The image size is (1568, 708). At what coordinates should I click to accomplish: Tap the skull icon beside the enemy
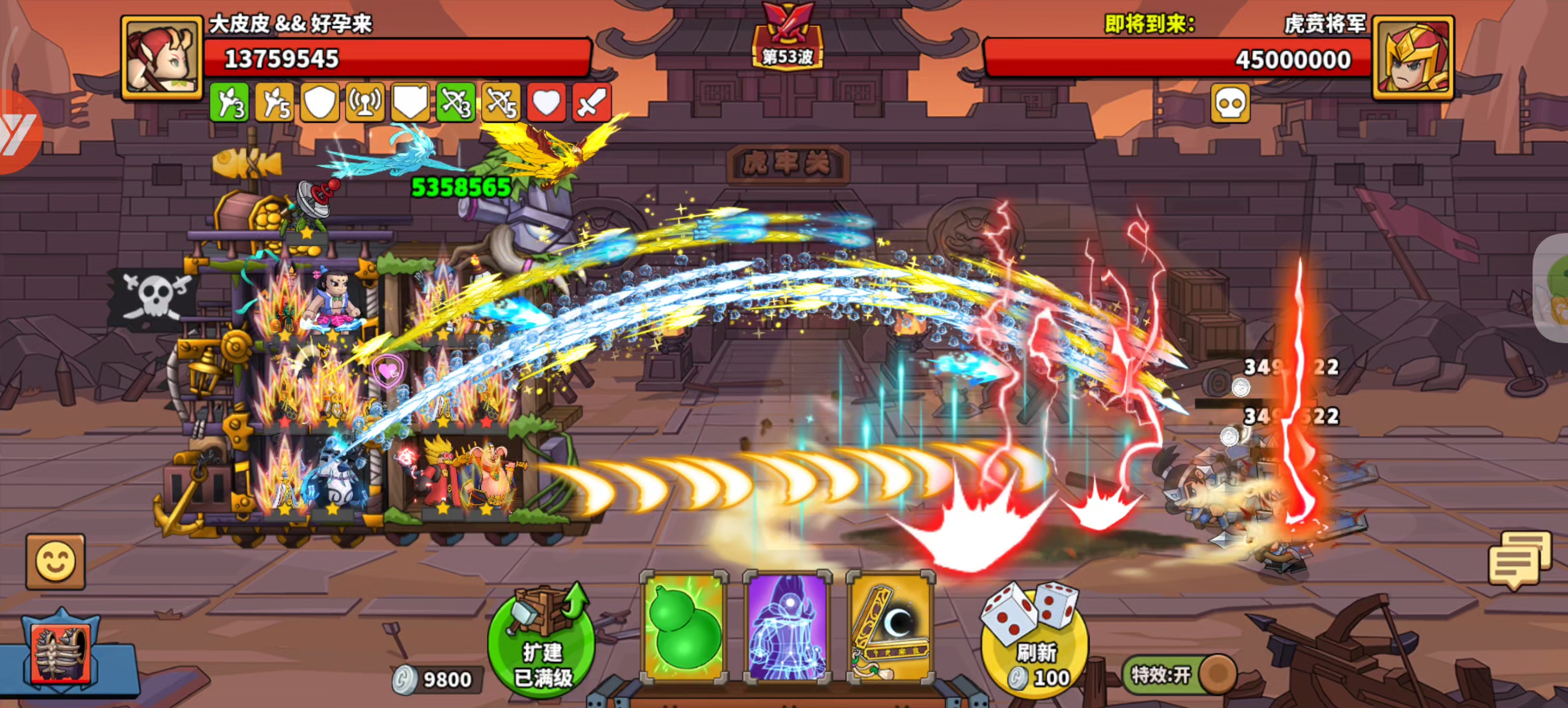click(x=1230, y=102)
